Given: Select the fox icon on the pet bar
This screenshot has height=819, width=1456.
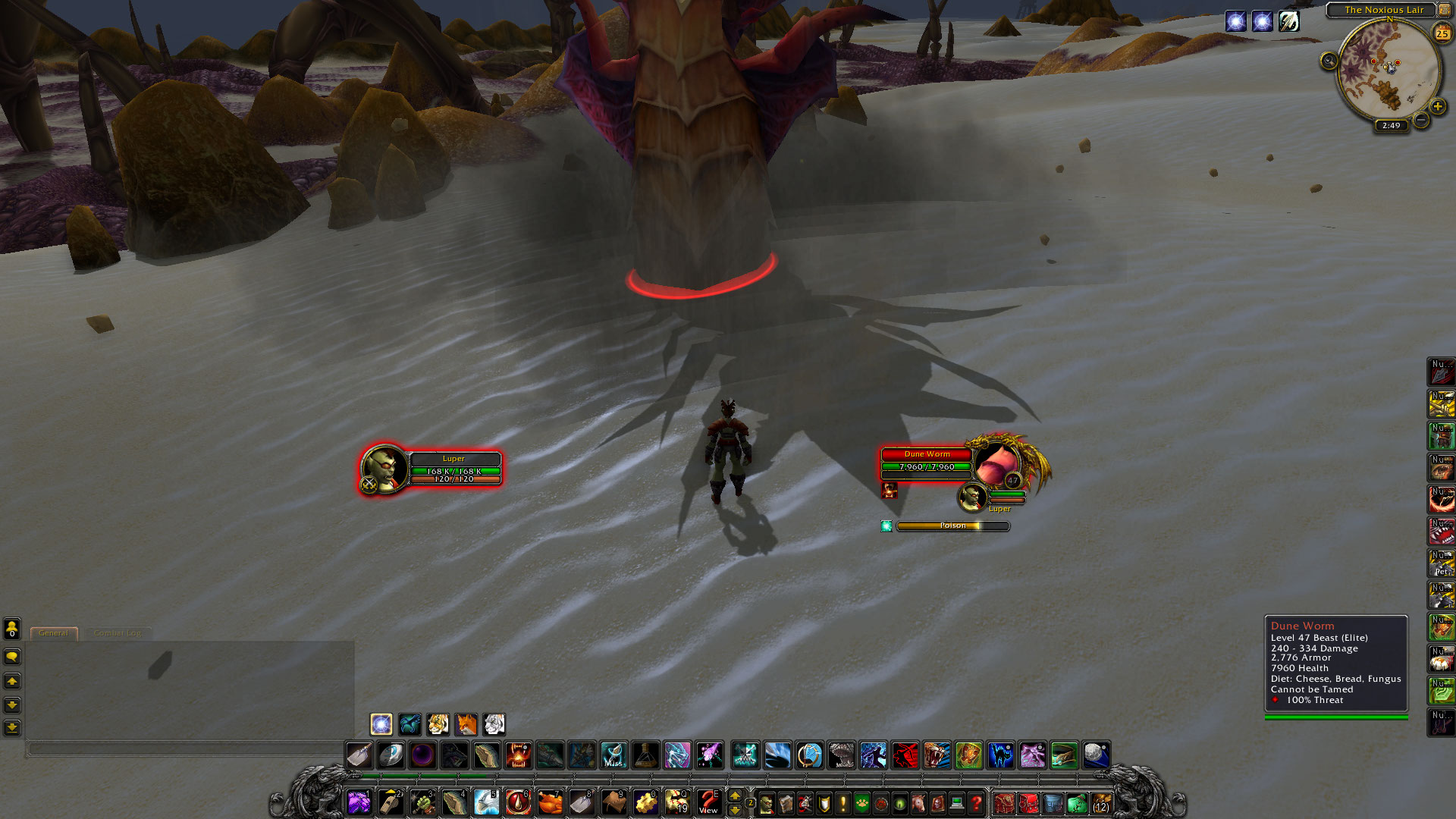Looking at the screenshot, I should click(x=466, y=724).
